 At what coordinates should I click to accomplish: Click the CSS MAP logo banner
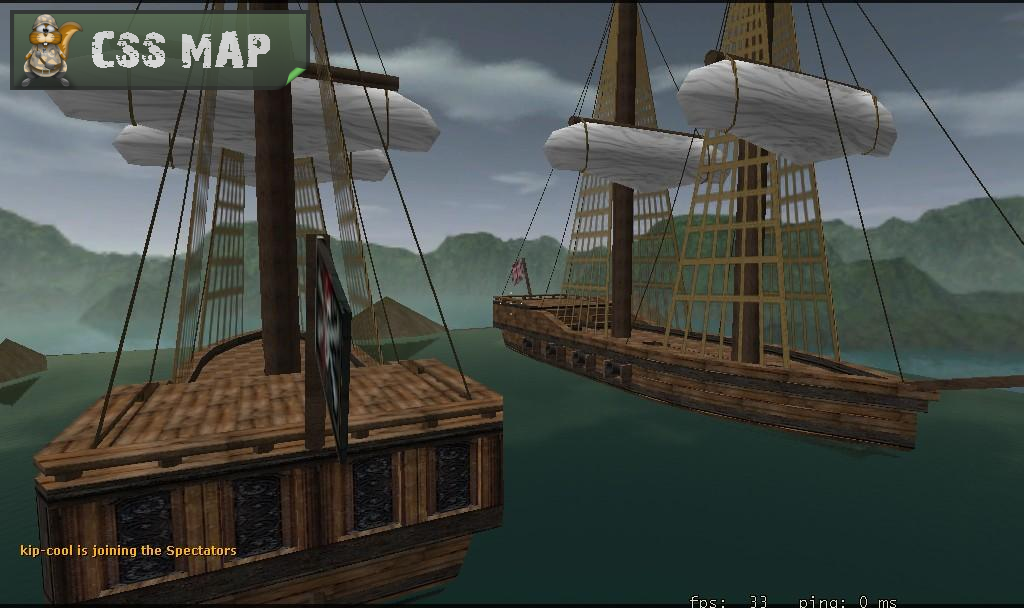point(159,50)
